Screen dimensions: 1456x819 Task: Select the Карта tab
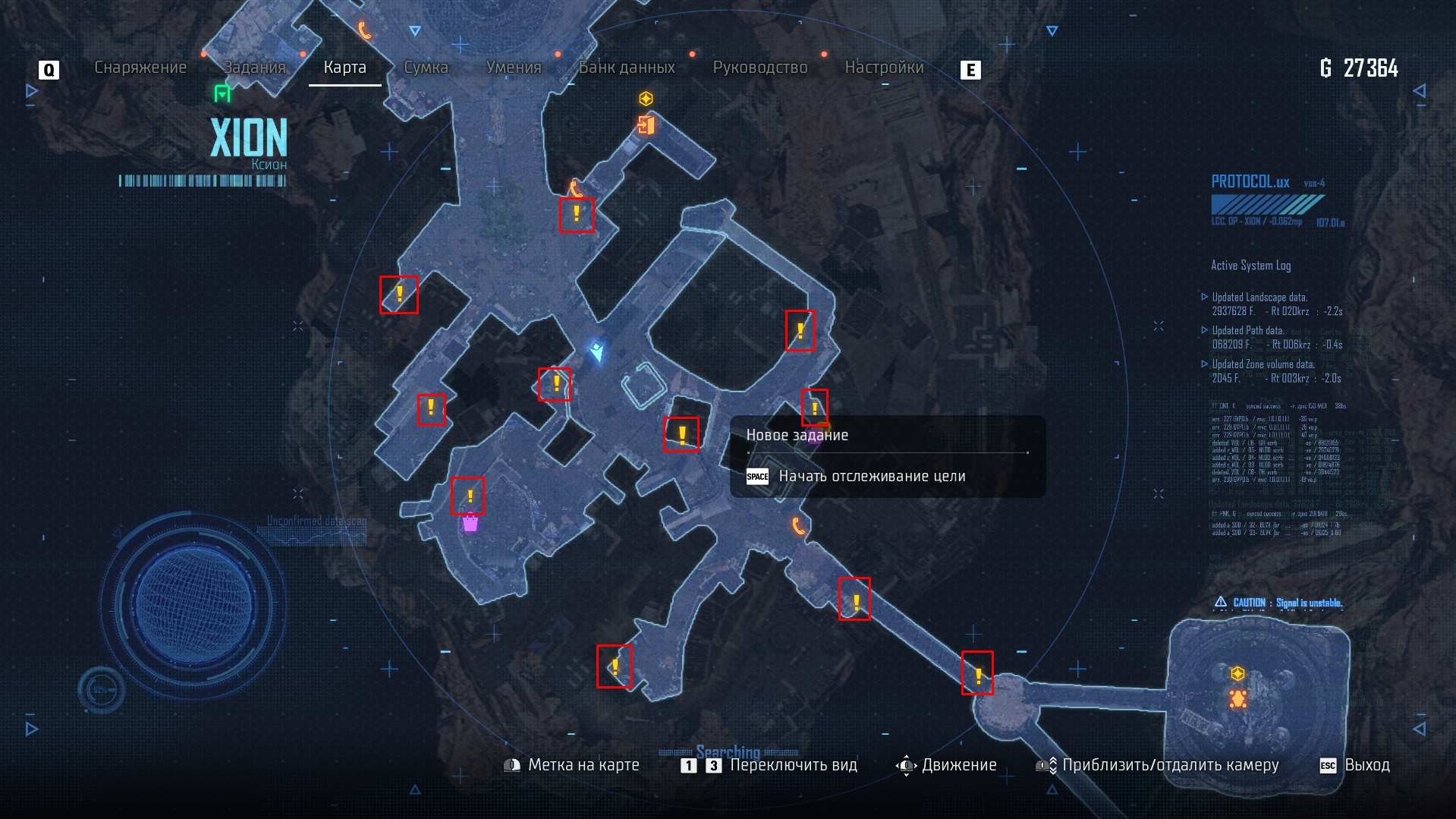pos(344,68)
